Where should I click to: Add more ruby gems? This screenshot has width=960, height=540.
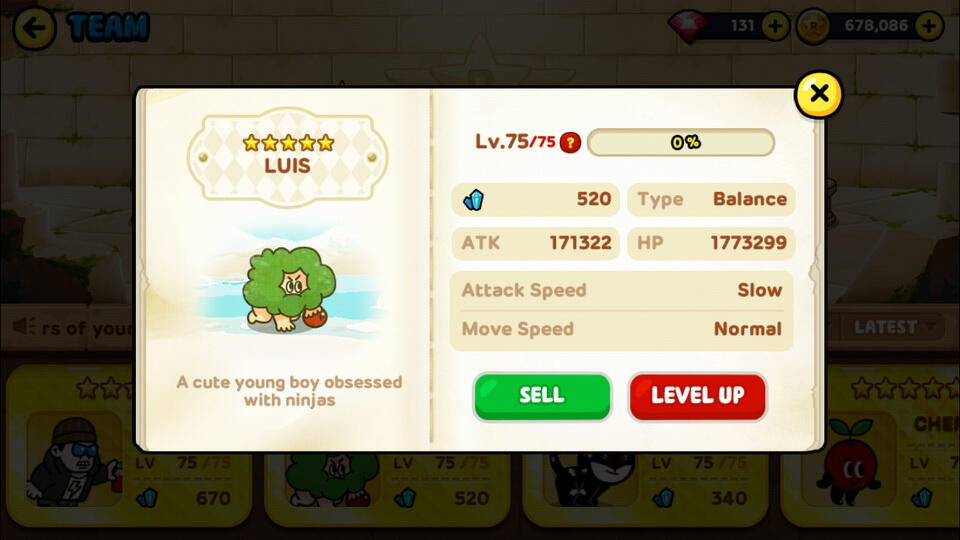click(x=775, y=26)
